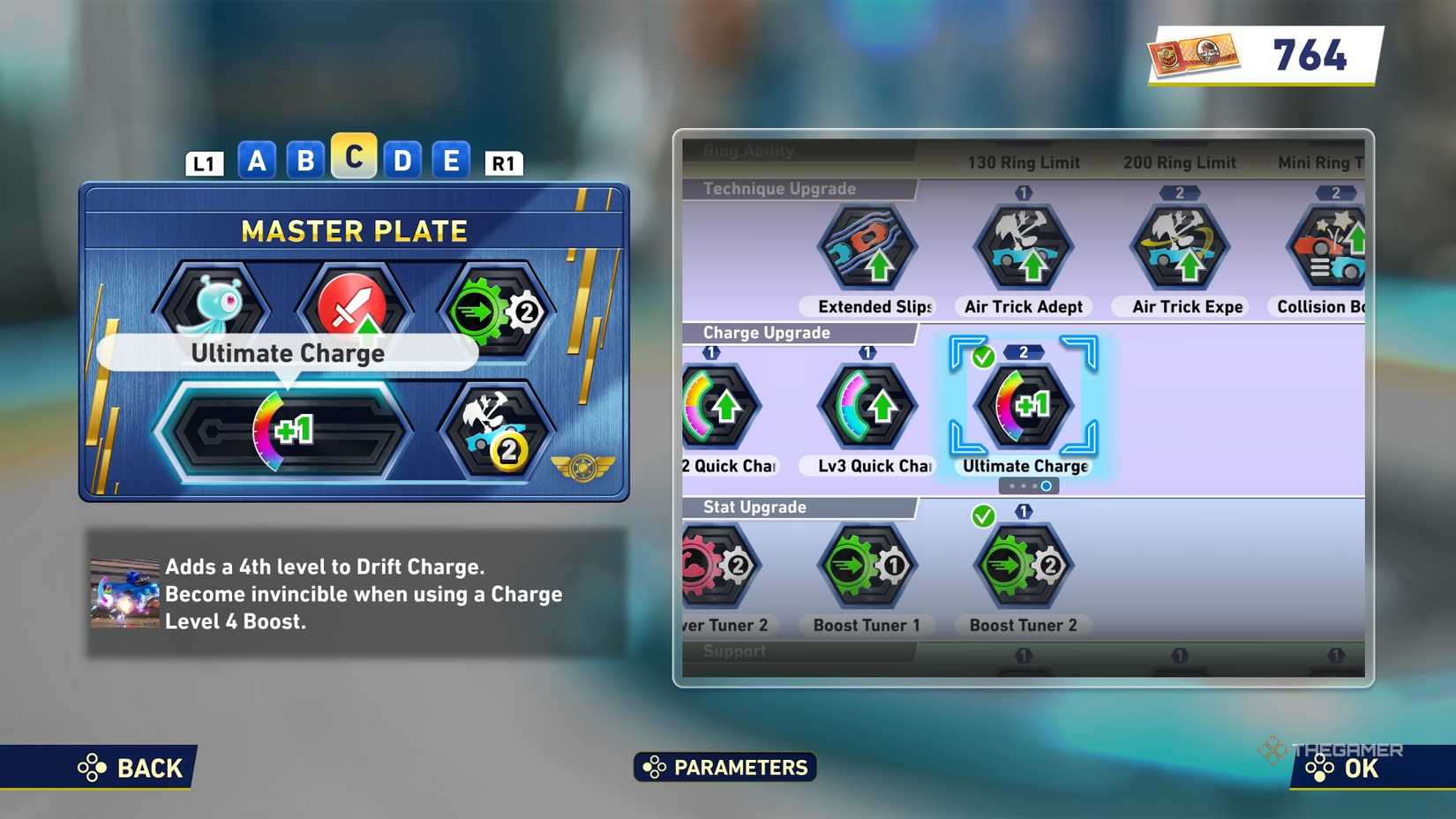Viewport: 1456px width, 819px height.
Task: Click the ring ticket icon beside 764
Action: [1193, 55]
